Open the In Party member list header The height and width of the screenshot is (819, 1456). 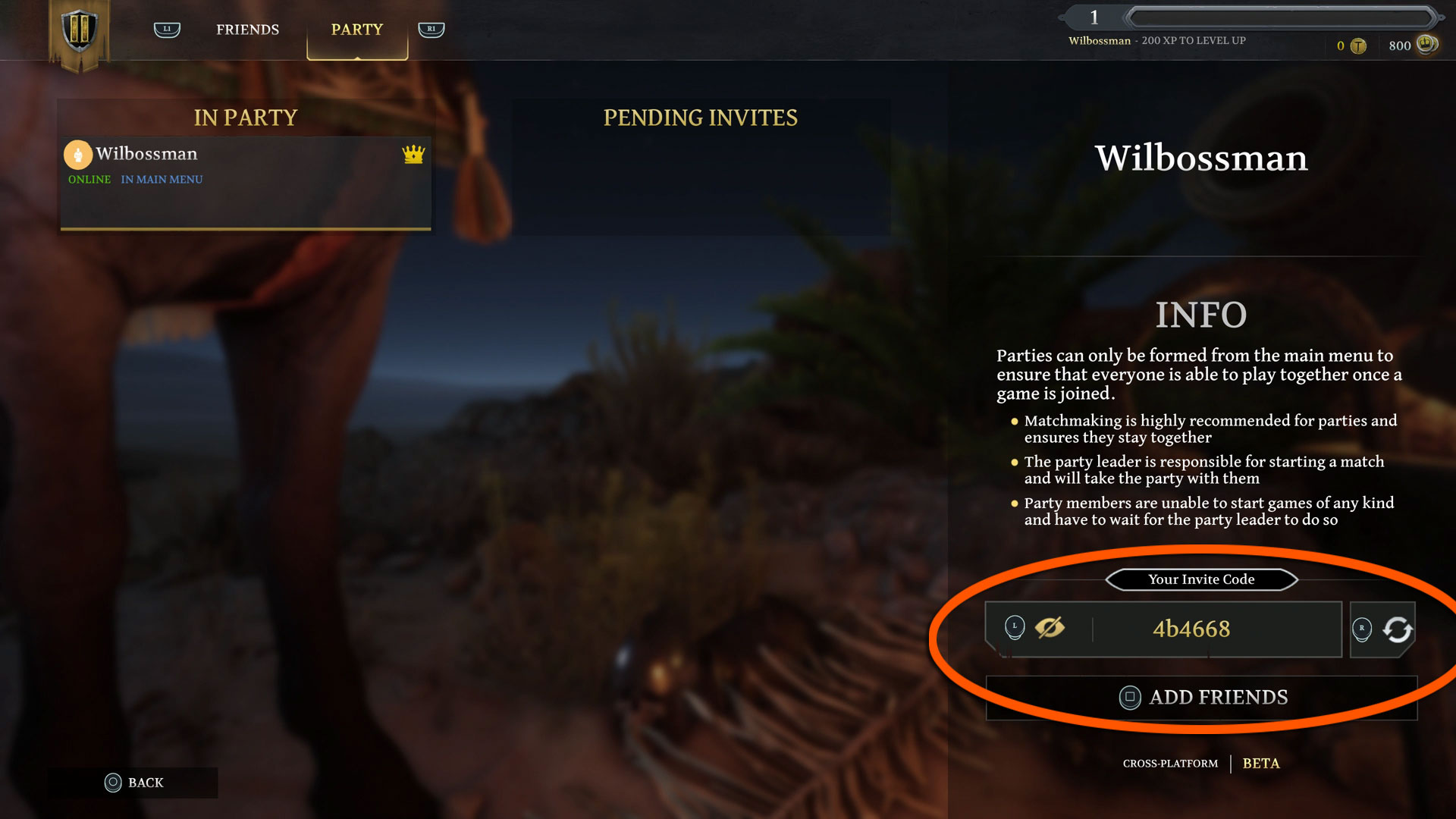tap(244, 118)
